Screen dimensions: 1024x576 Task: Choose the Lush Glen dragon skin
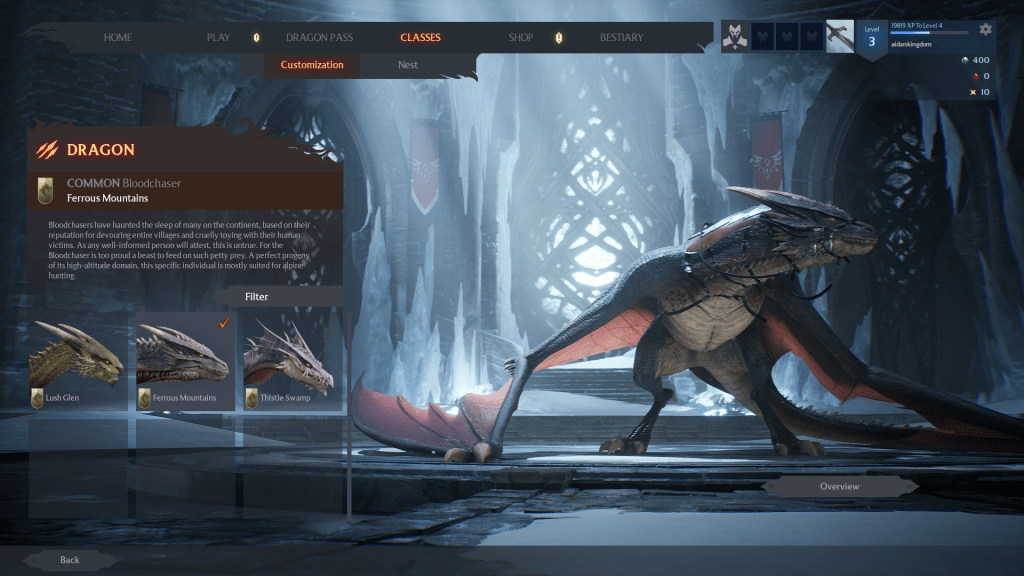pos(78,360)
